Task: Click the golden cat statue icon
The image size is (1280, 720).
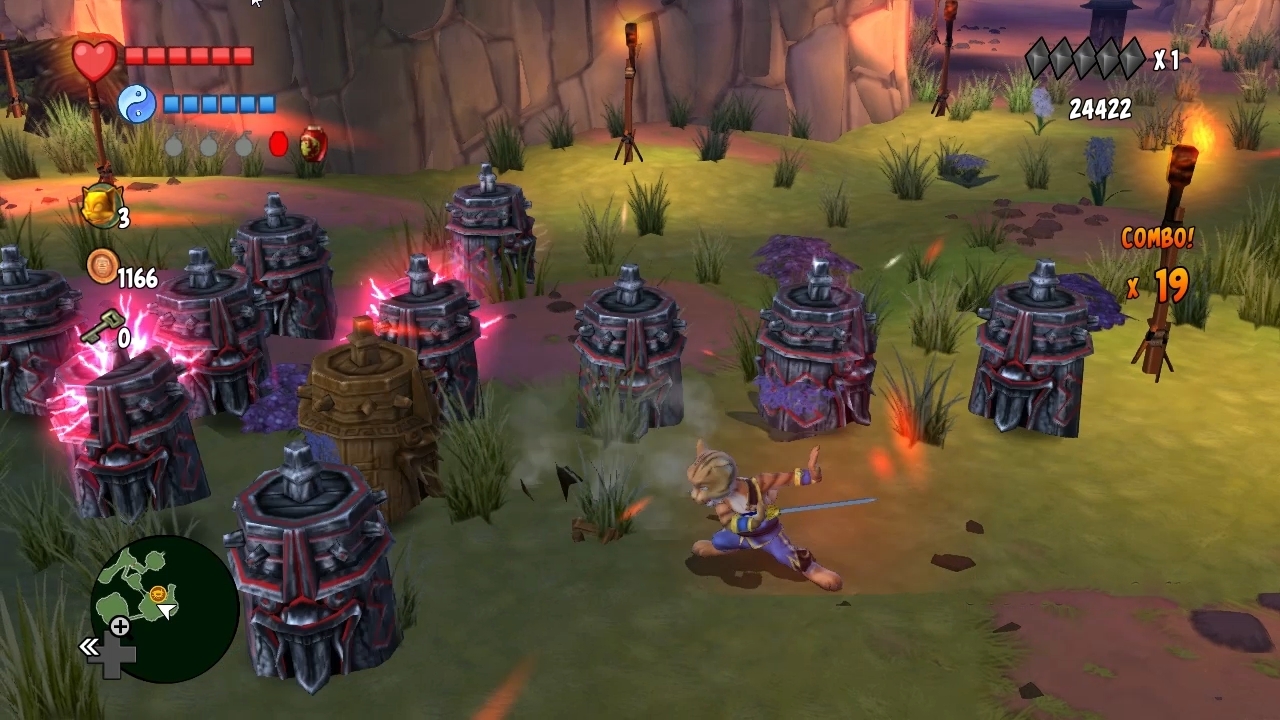Action: [x=100, y=206]
